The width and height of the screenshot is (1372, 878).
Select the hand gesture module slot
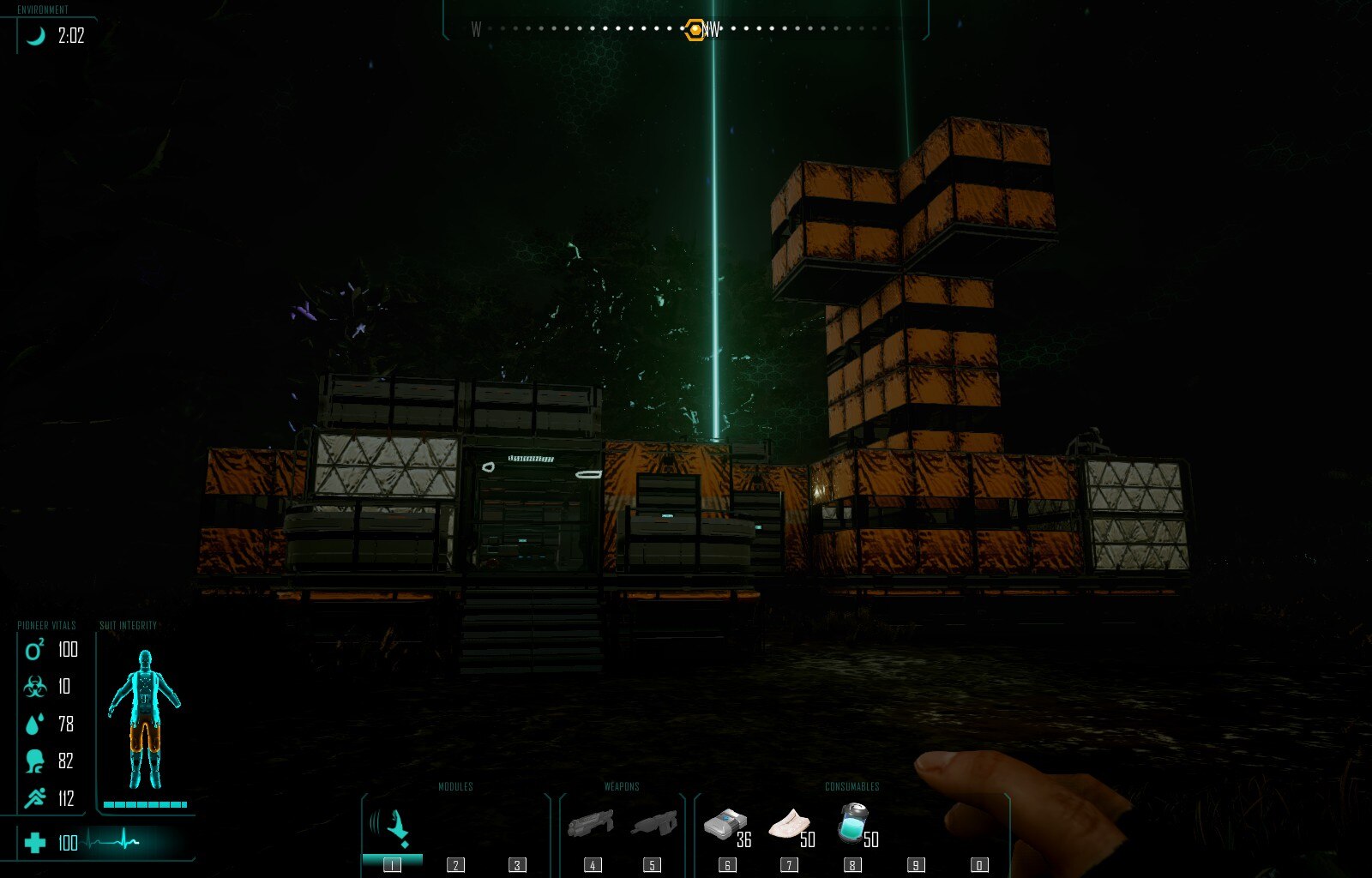[x=392, y=828]
